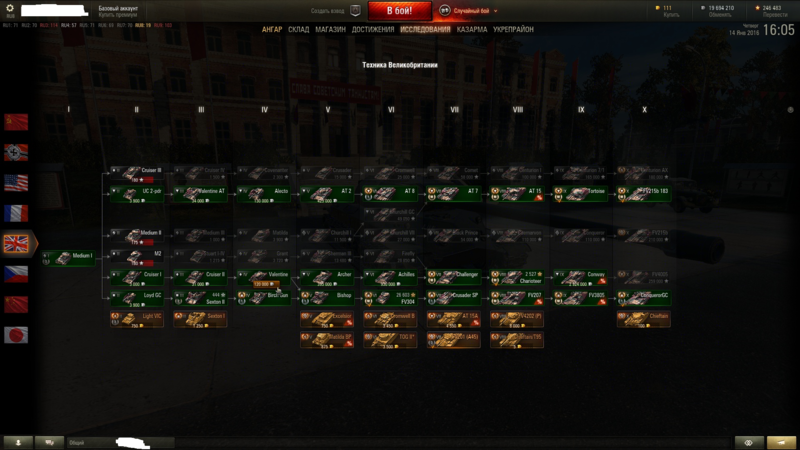Image resolution: width=800 pixels, height=450 pixels.
Task: Open the Случайный бой battle type selector
Action: 473,11
